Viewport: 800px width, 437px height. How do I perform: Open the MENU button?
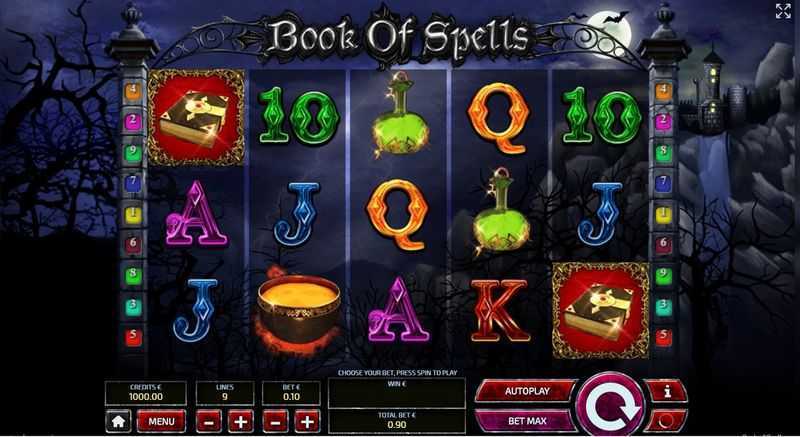[161, 421]
